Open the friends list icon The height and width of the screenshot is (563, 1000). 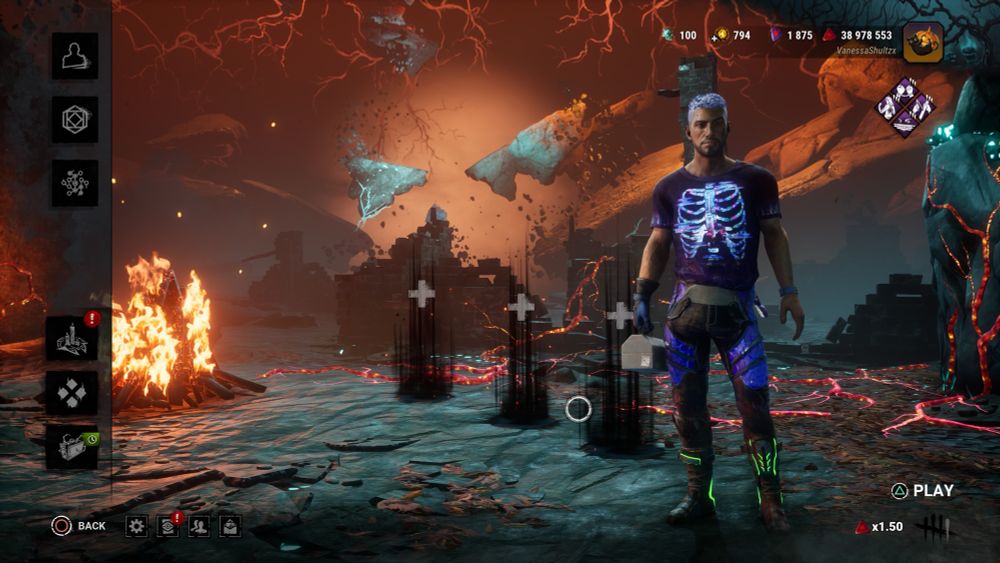199,526
